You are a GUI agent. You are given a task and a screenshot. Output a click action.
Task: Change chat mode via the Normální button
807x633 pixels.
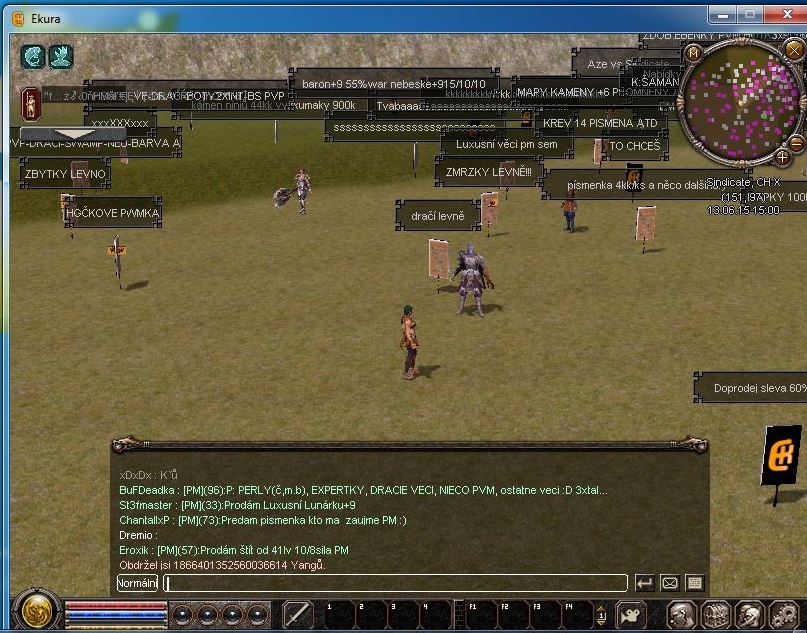point(137,583)
